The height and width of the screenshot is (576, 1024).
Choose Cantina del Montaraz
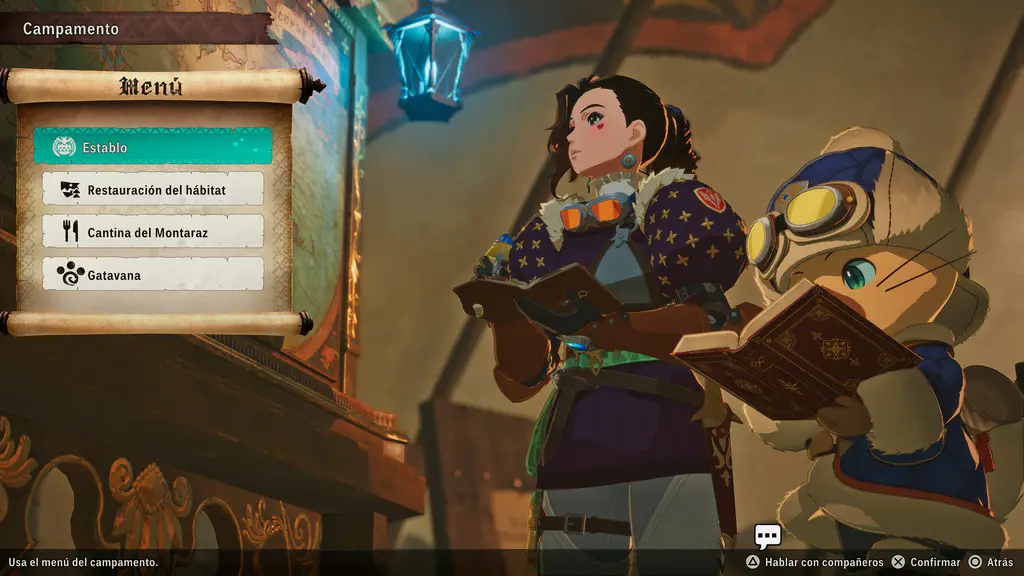(153, 232)
